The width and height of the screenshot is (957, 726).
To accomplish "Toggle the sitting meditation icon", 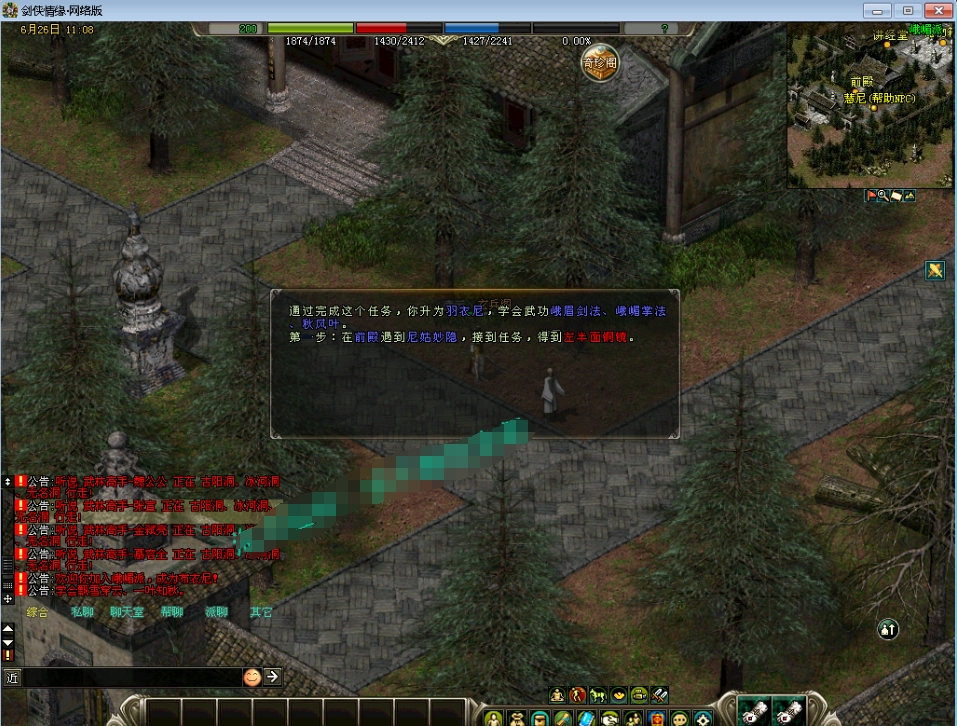I will tap(557, 694).
